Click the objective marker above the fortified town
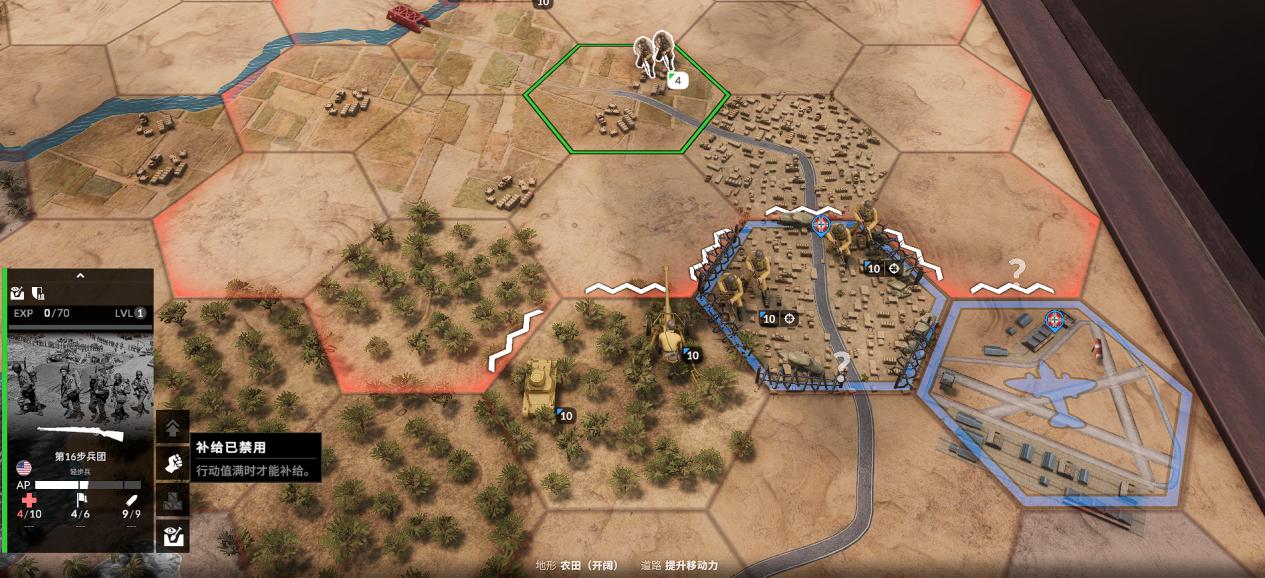1265x578 pixels. tap(821, 225)
